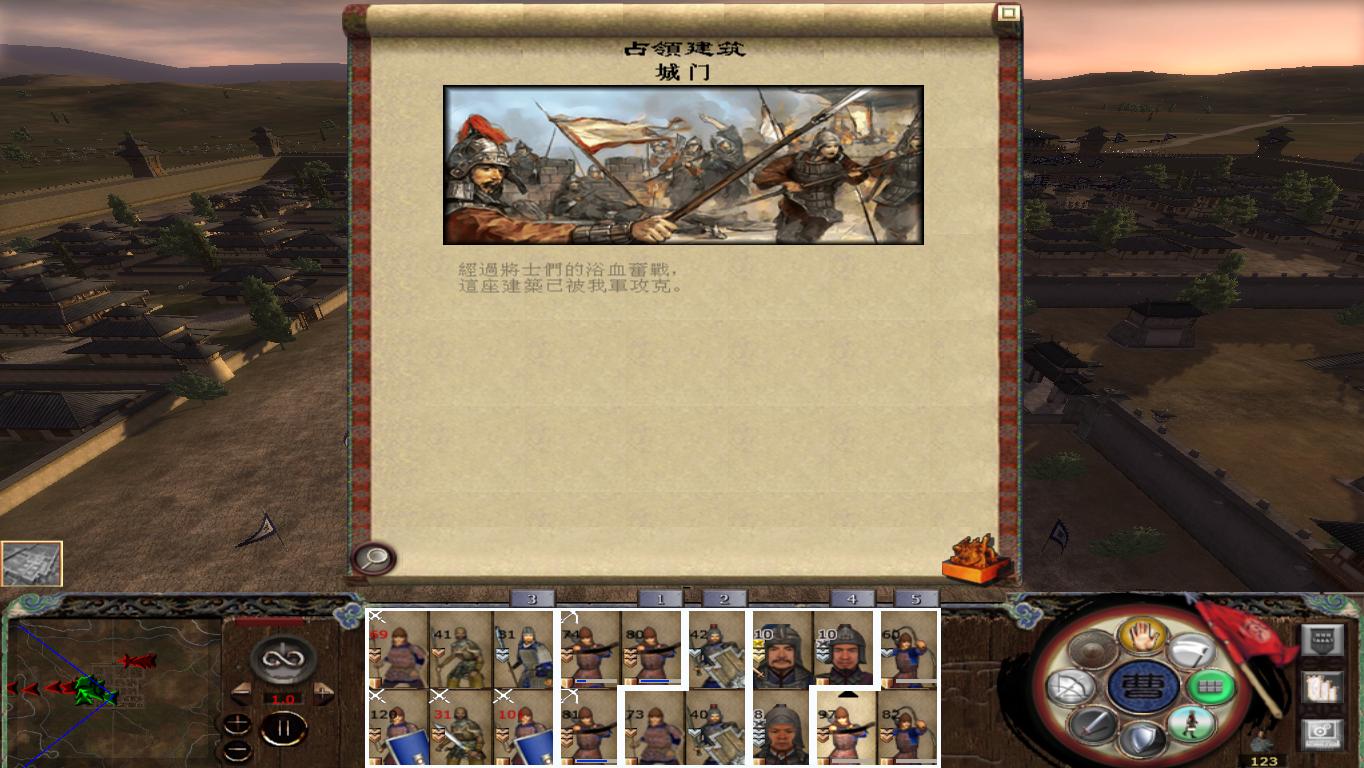Select the halt order hand icon

1144,635
